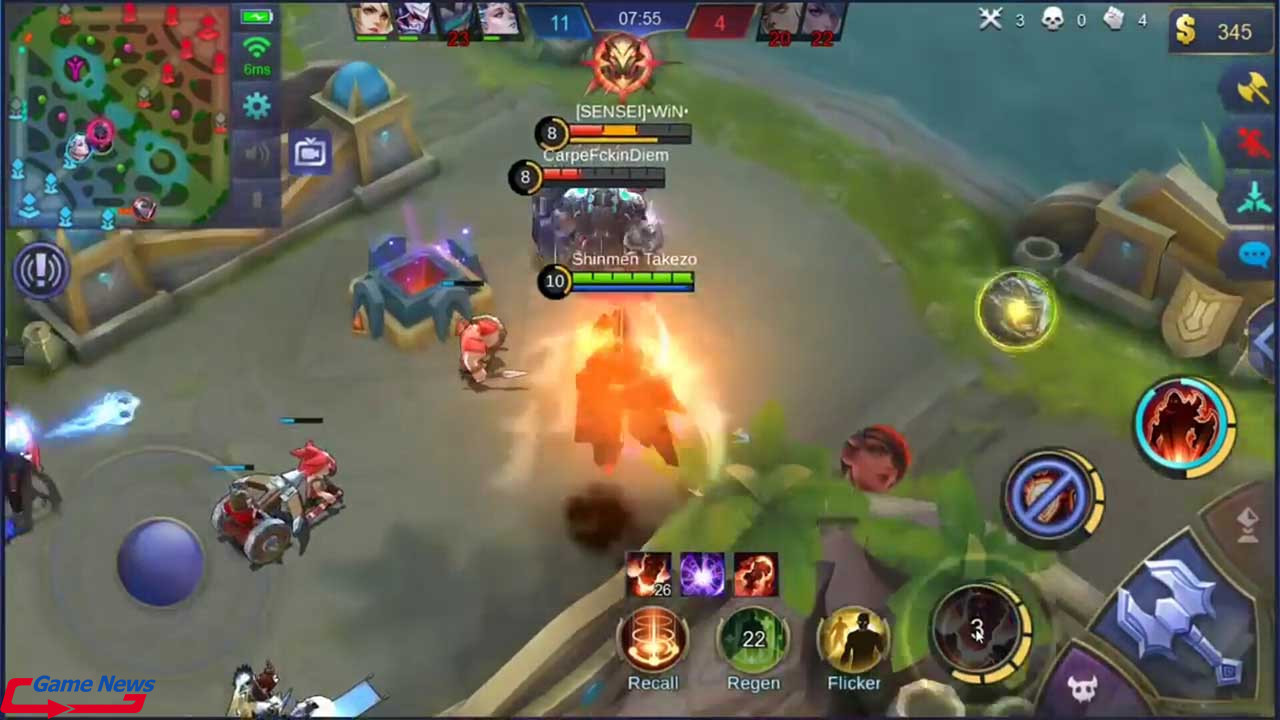Open the blue speech bubble chat
1280x720 pixels.
1253,254
